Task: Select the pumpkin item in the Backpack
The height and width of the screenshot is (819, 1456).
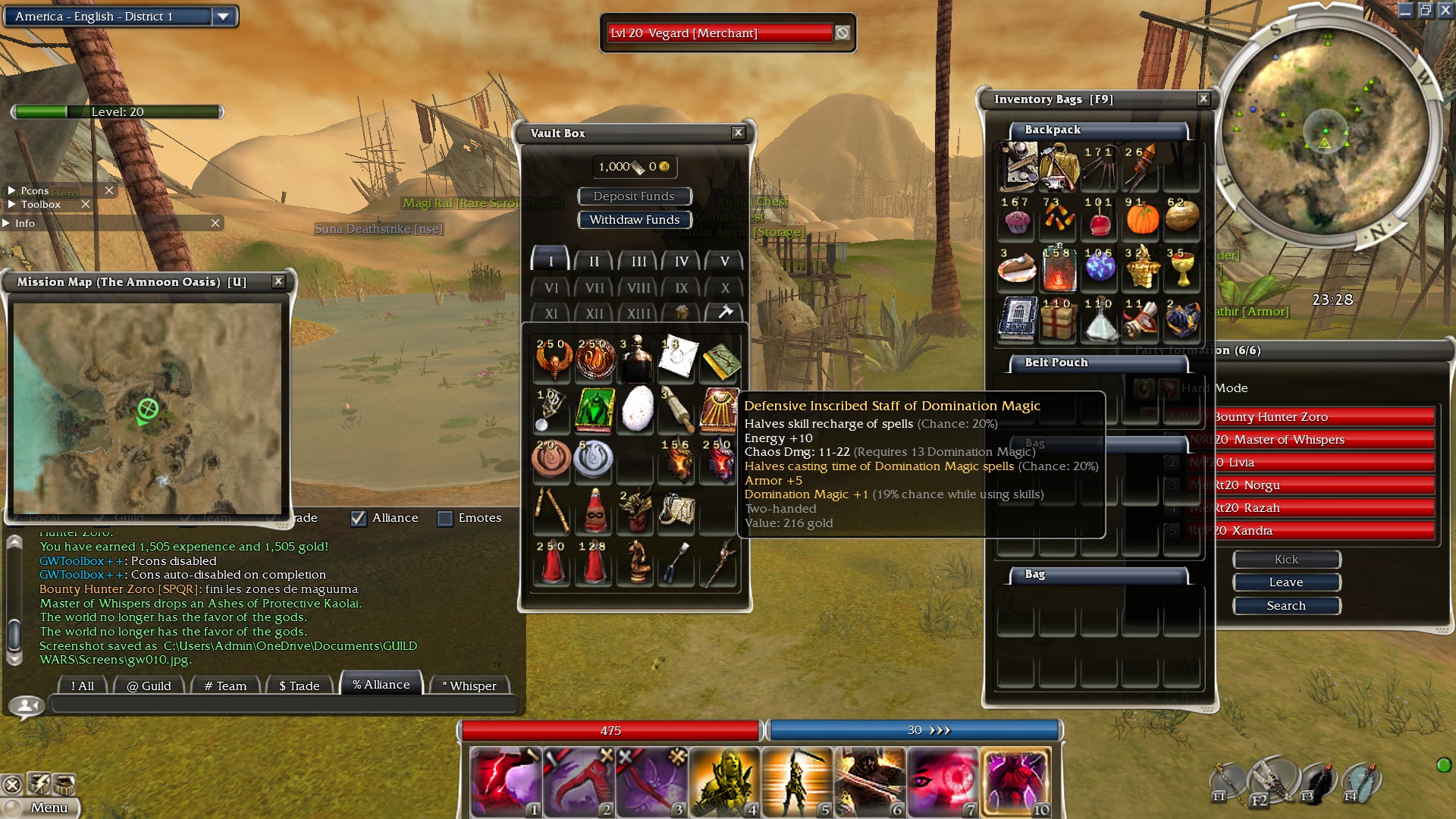Action: (1142, 218)
